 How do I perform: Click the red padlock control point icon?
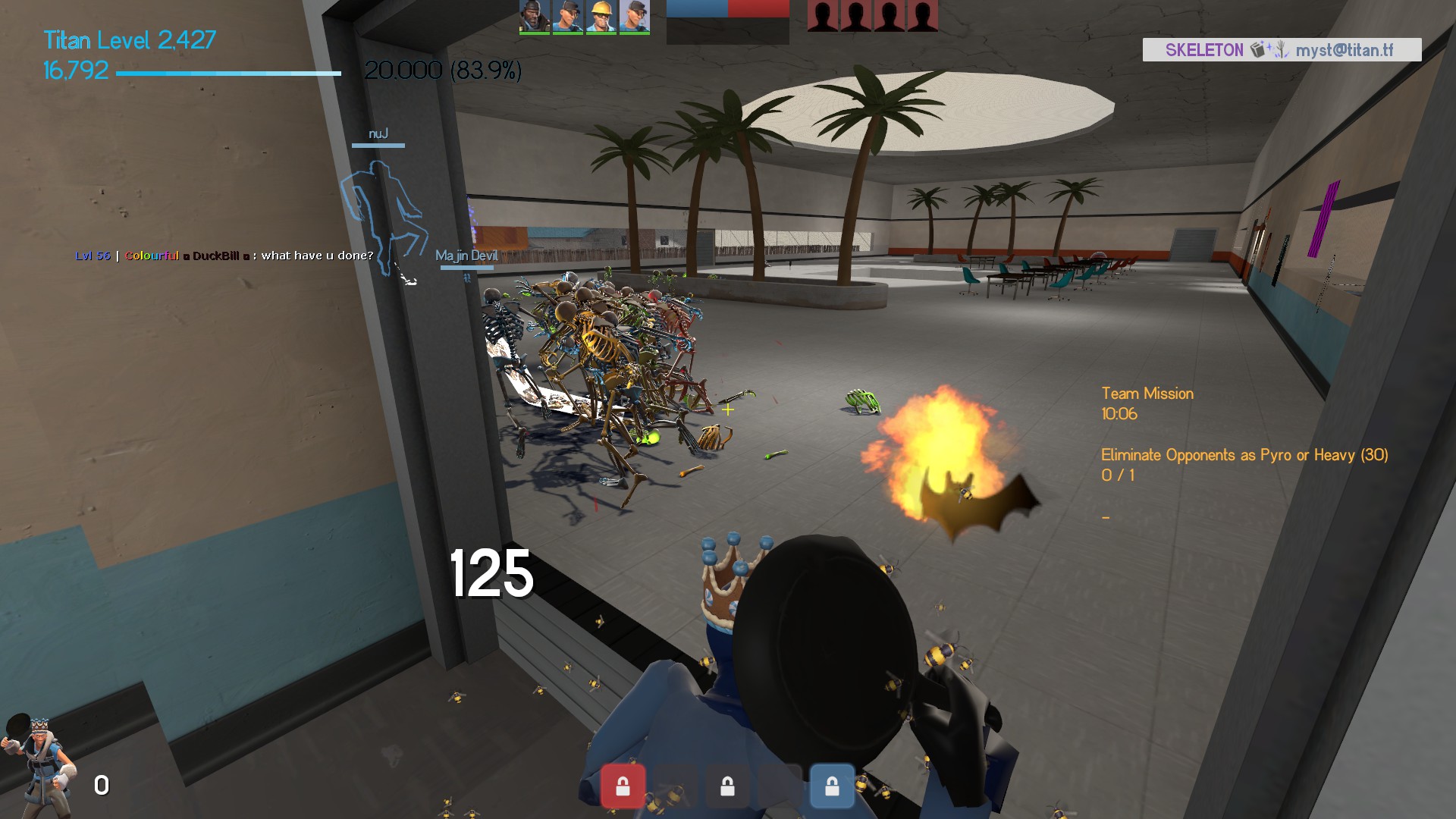click(x=623, y=786)
